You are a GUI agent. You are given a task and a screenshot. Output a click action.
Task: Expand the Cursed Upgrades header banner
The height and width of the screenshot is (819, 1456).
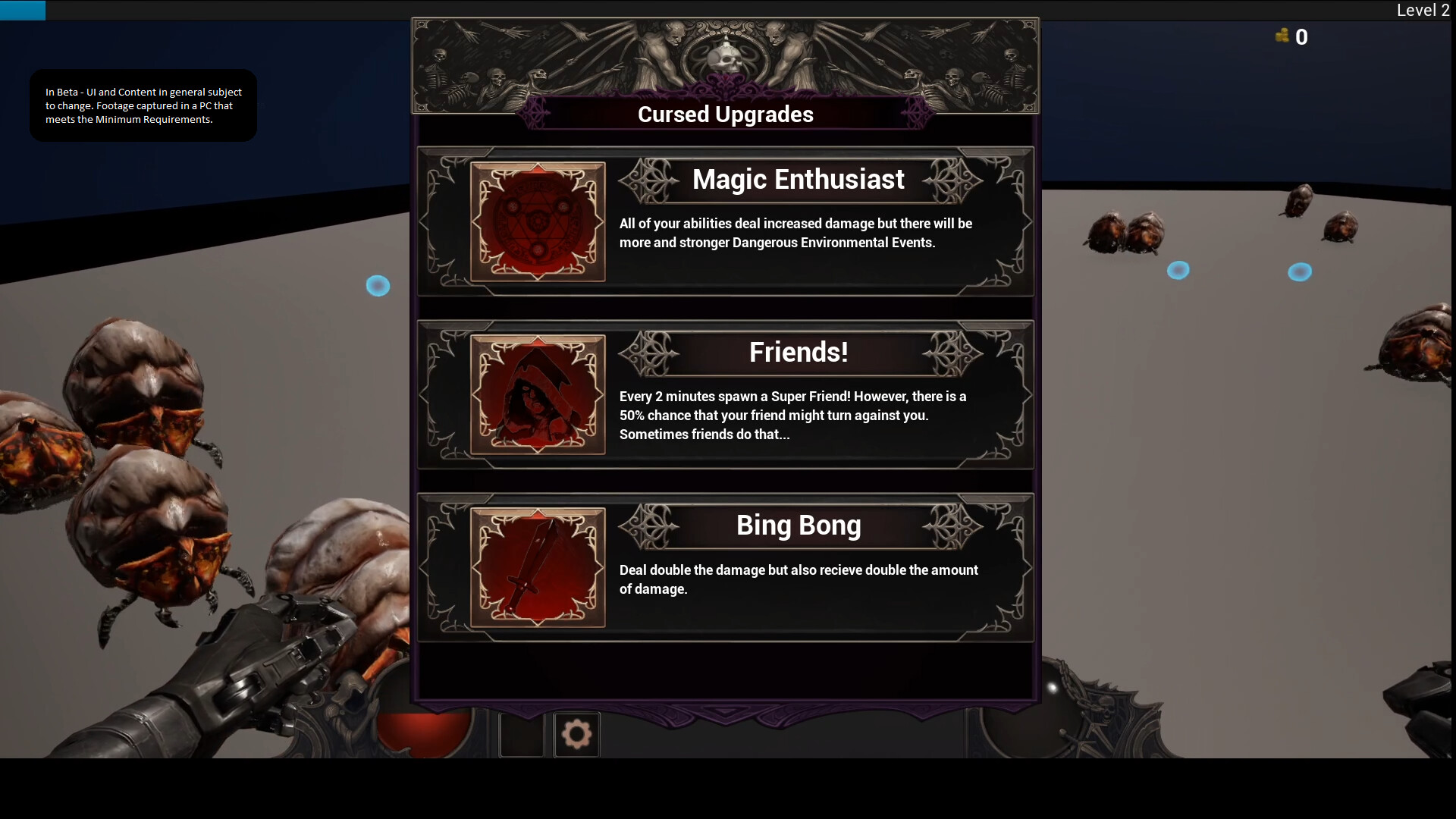click(725, 114)
